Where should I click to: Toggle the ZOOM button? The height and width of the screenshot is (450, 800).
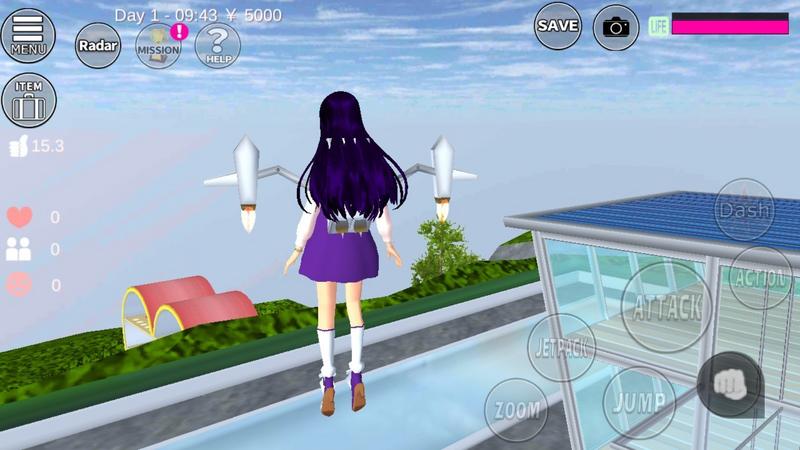coord(516,409)
